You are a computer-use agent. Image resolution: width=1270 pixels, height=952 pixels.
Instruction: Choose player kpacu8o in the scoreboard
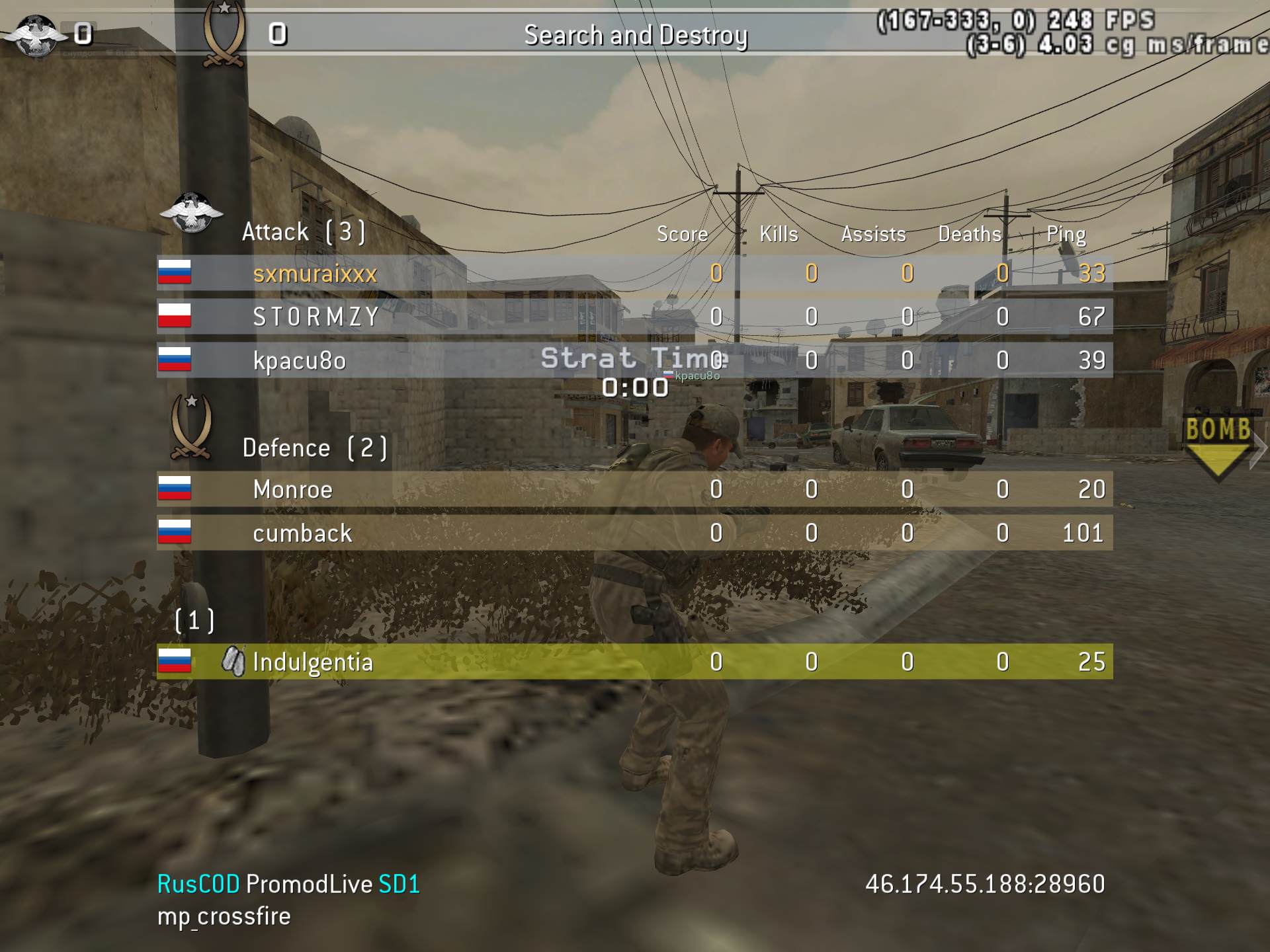coord(300,360)
